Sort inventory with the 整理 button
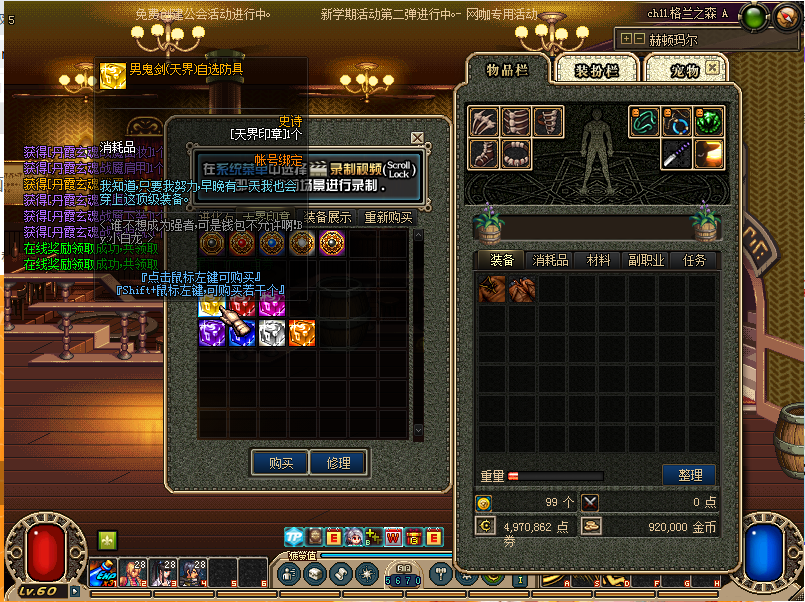The image size is (805, 602). click(690, 475)
